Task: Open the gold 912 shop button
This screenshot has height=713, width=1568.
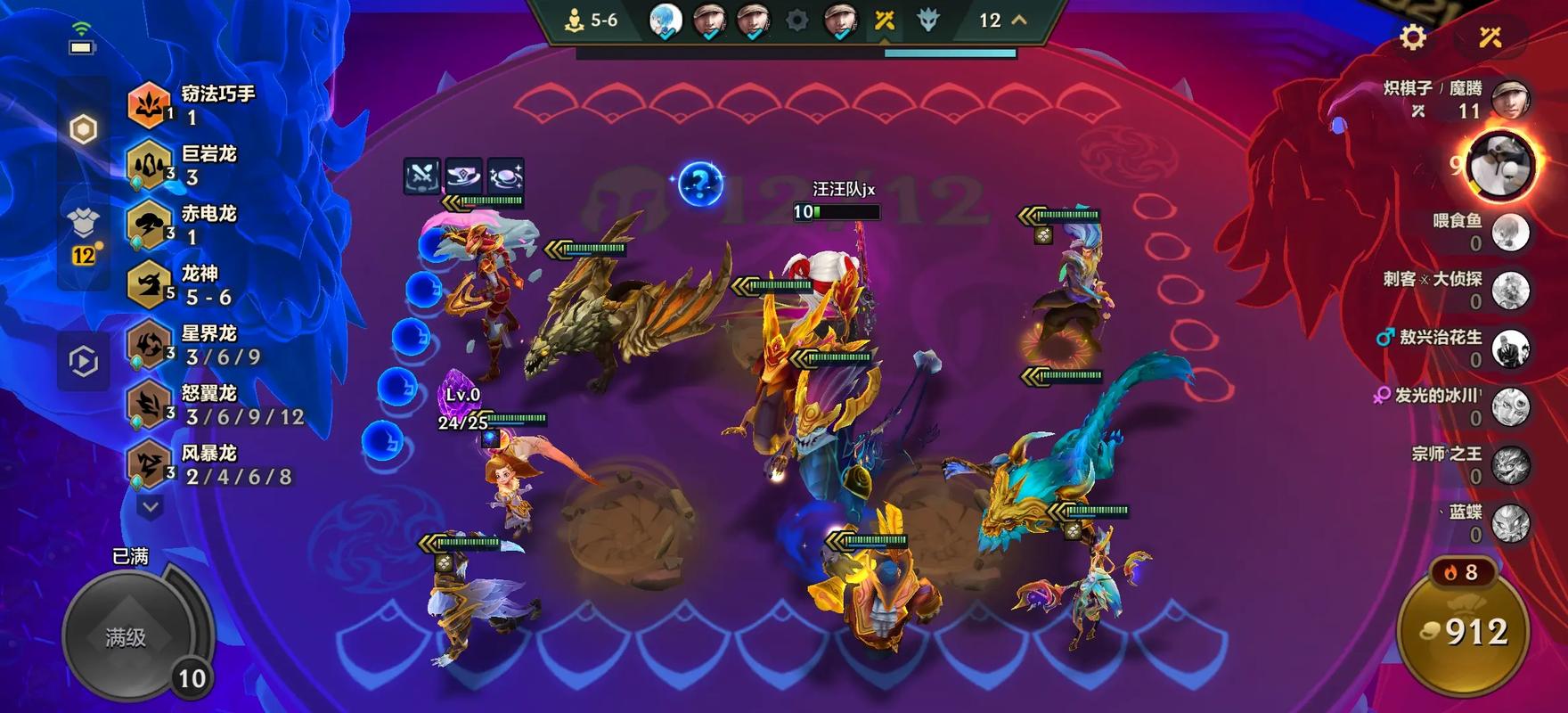Action: click(x=1463, y=631)
